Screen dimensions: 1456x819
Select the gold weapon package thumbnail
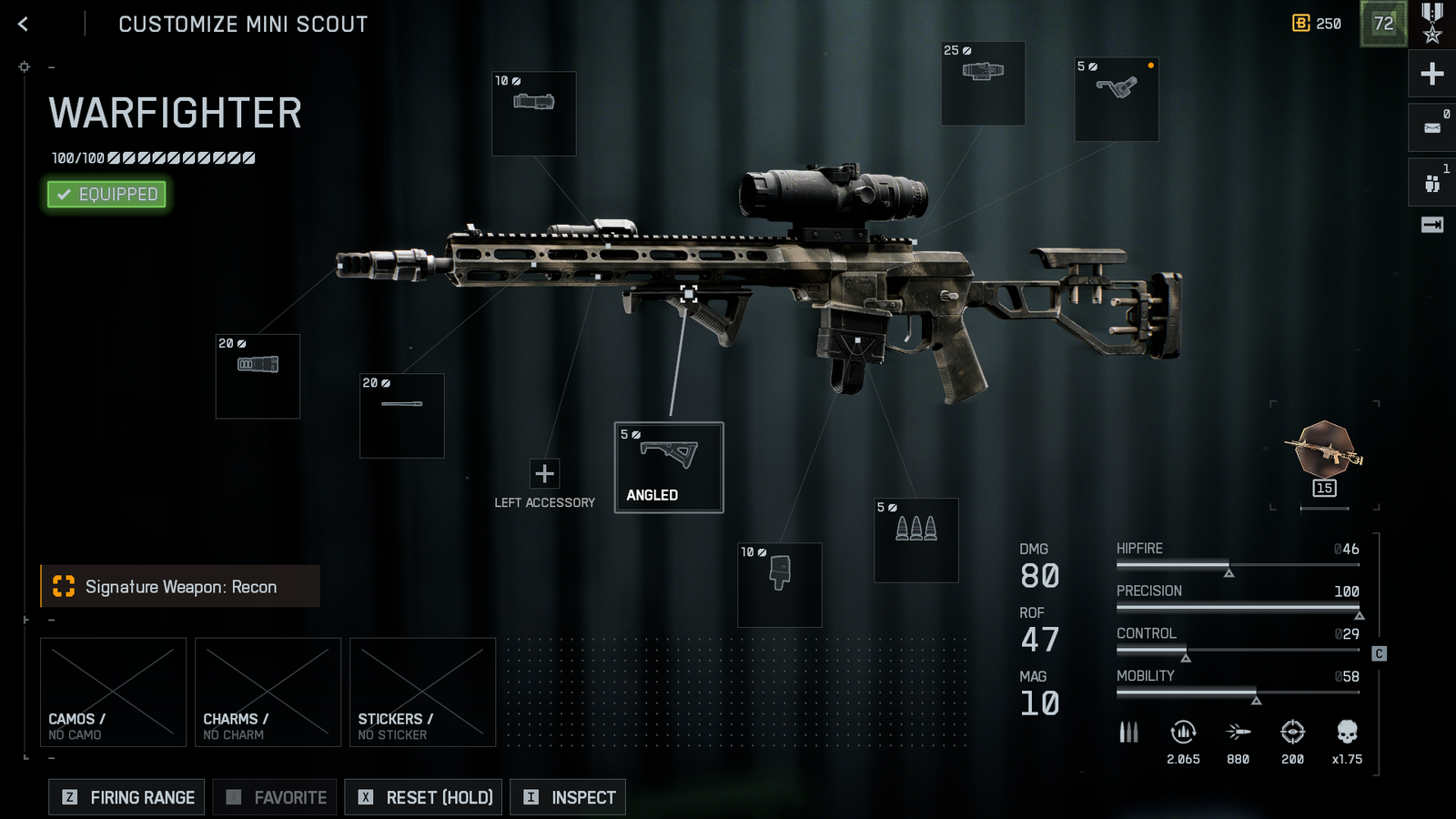point(1325,450)
